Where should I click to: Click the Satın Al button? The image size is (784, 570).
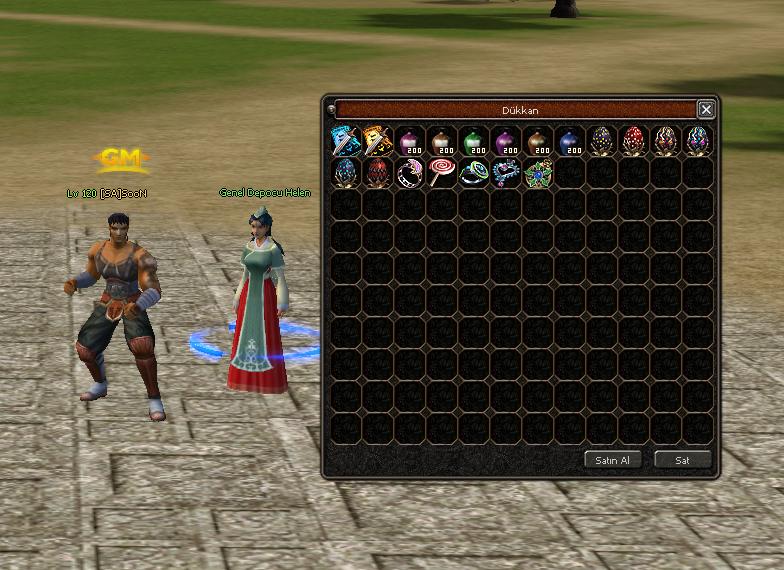coord(612,460)
